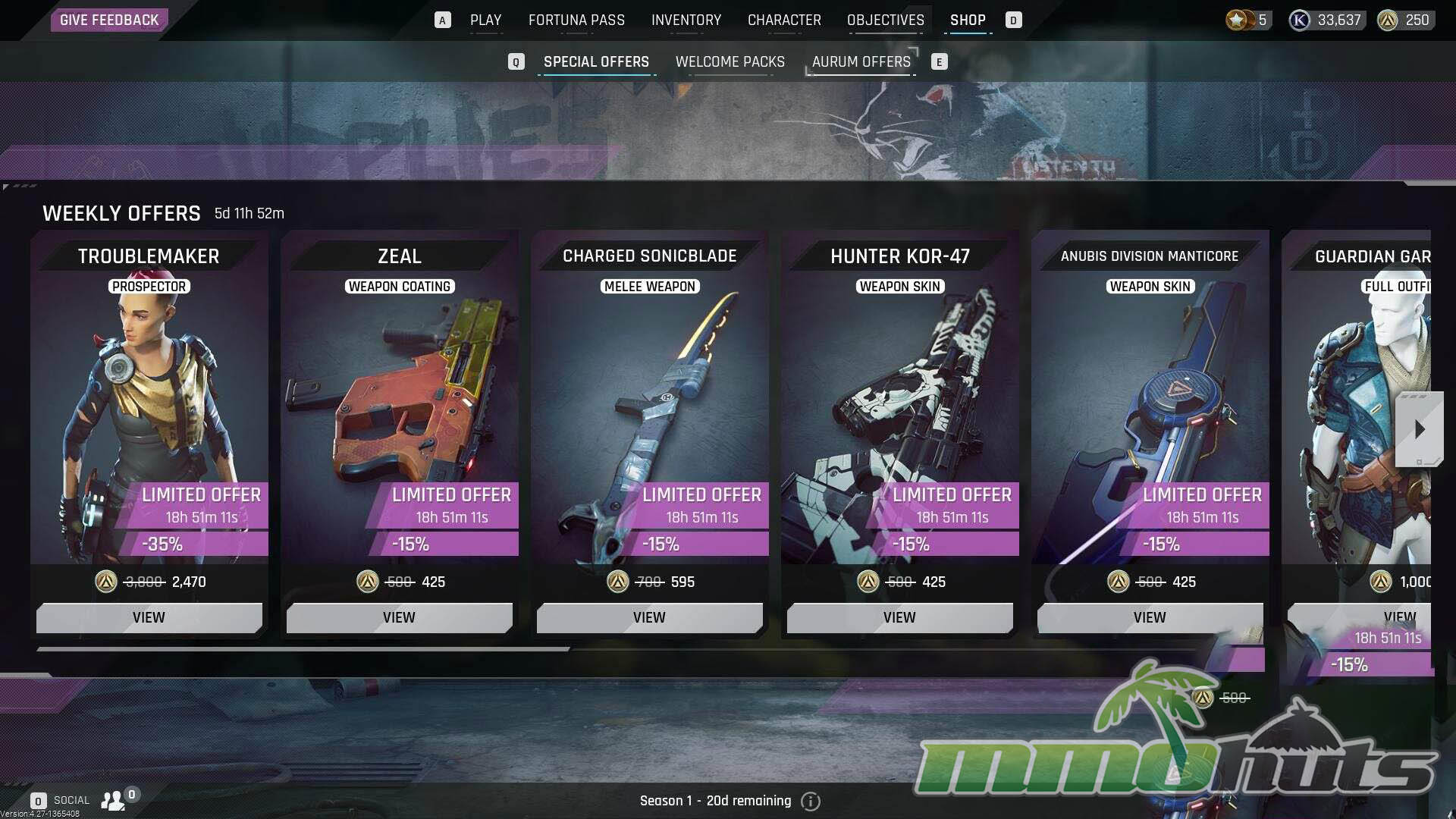
Task: Show the Objectives tab
Action: 885,20
